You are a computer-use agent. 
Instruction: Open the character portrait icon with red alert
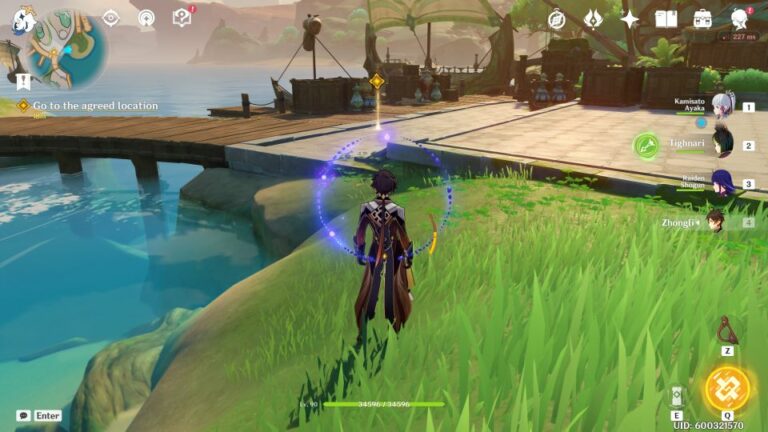point(740,19)
